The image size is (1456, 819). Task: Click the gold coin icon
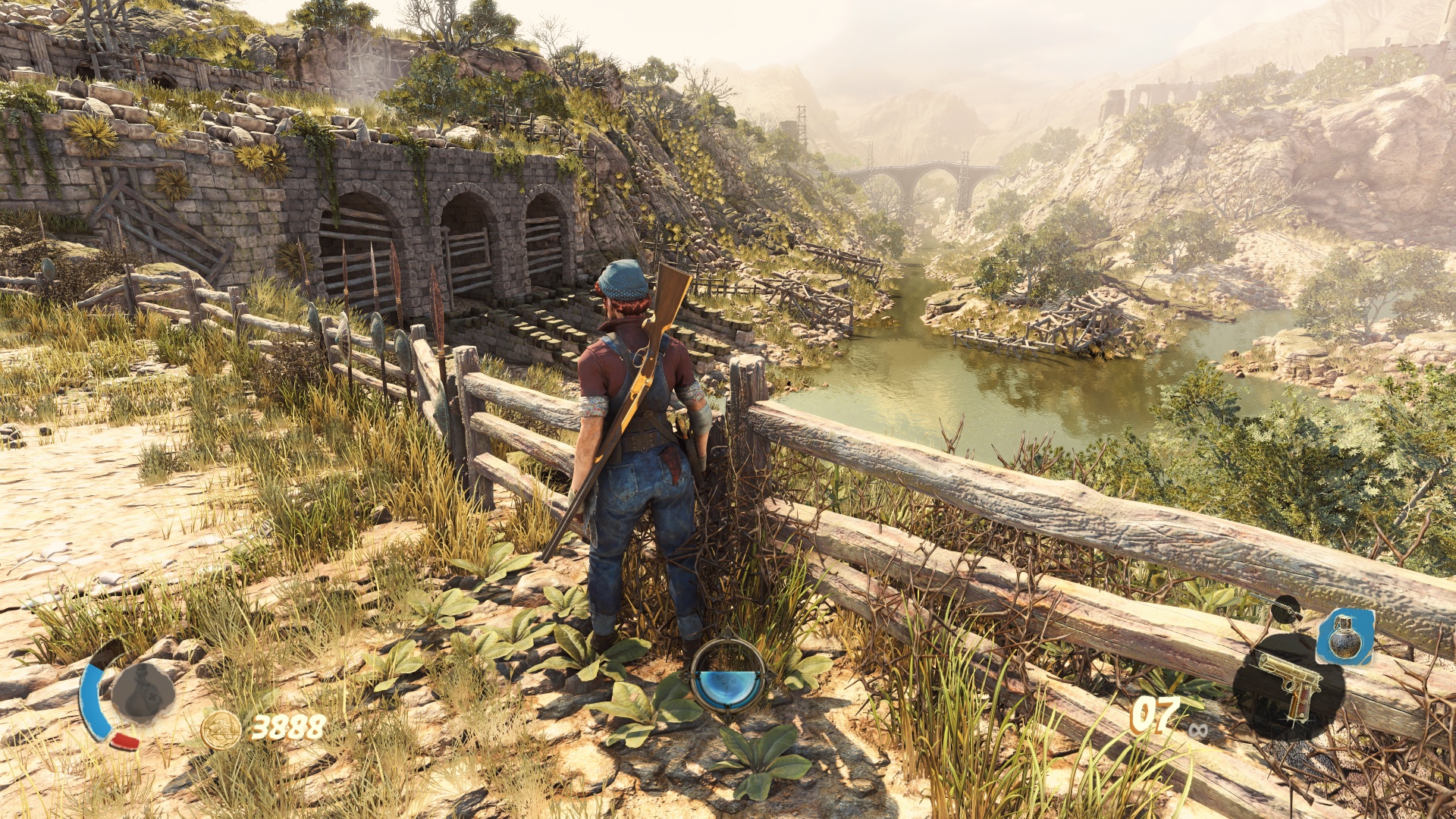click(x=221, y=730)
